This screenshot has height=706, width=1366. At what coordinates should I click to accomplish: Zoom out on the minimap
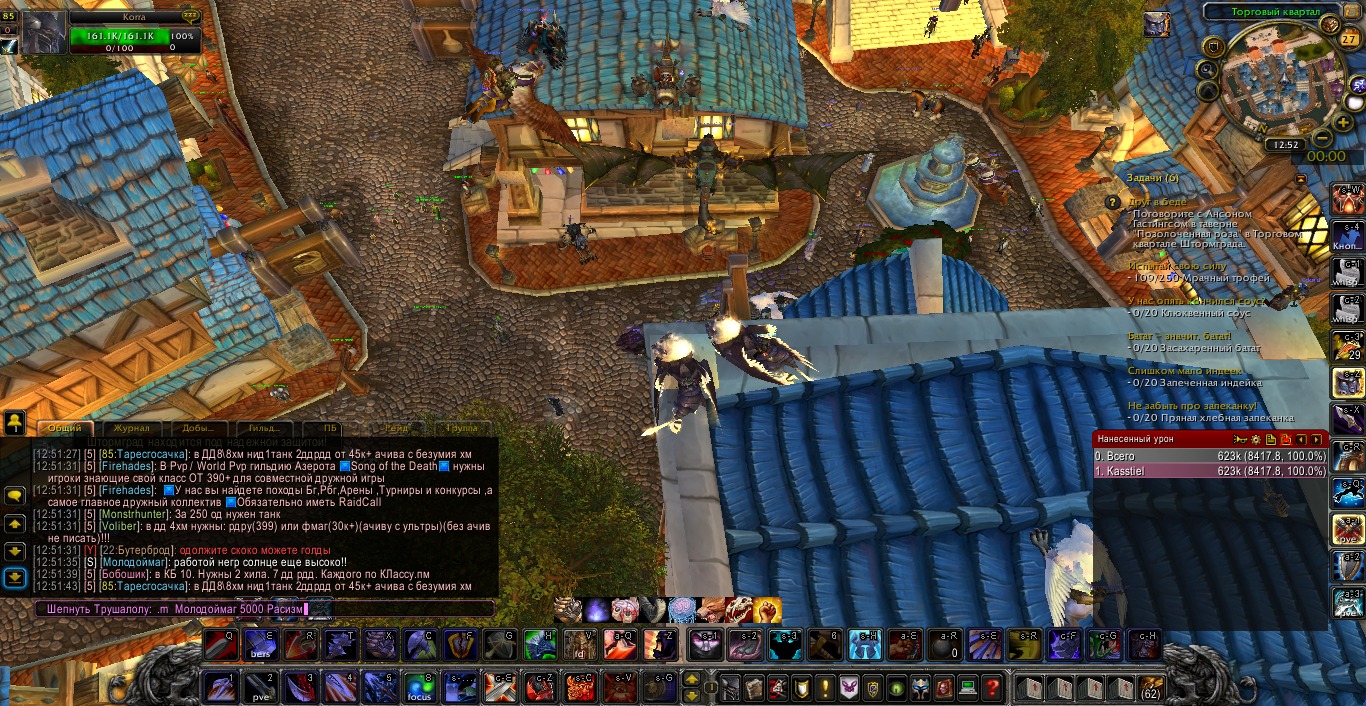point(1321,138)
